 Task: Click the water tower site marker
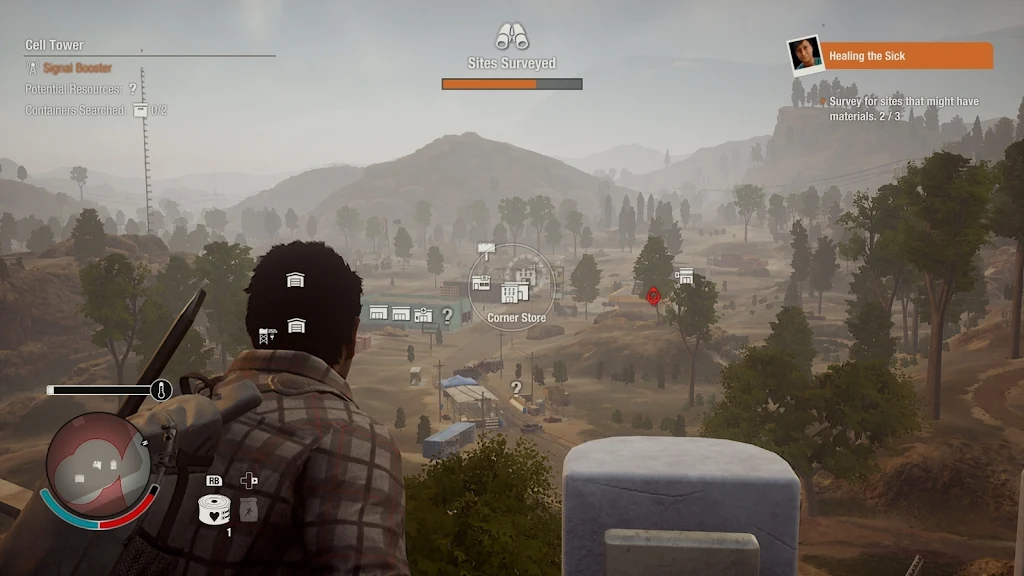[268, 336]
